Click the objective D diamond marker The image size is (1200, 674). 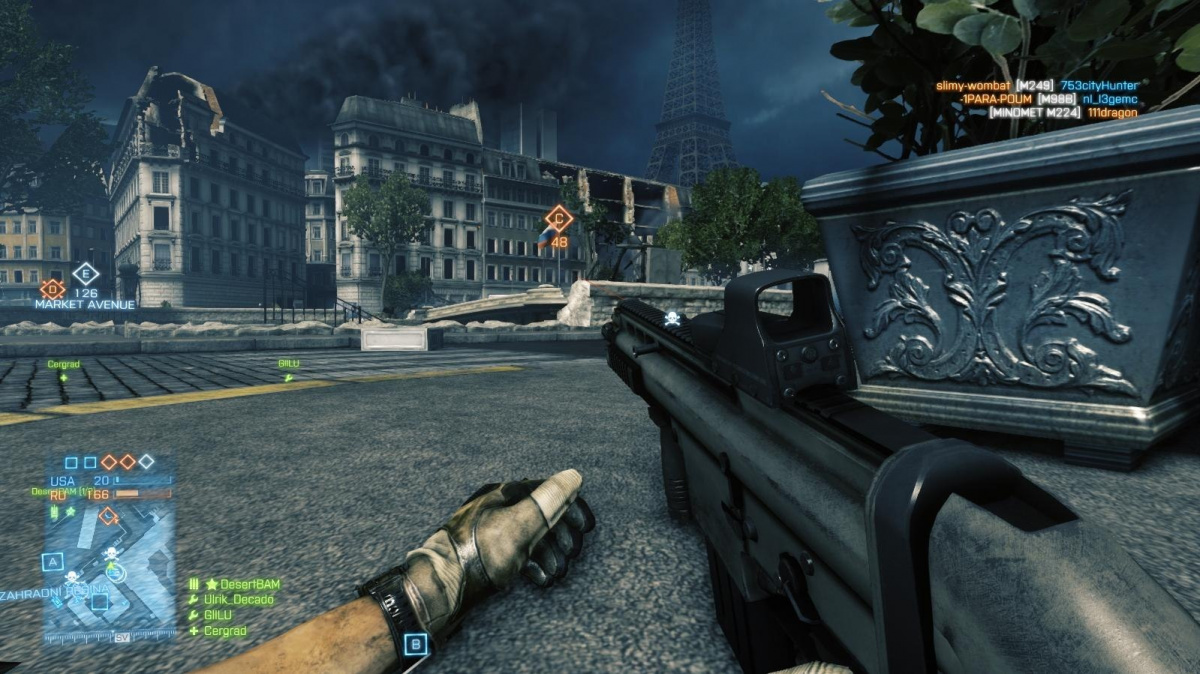click(52, 290)
